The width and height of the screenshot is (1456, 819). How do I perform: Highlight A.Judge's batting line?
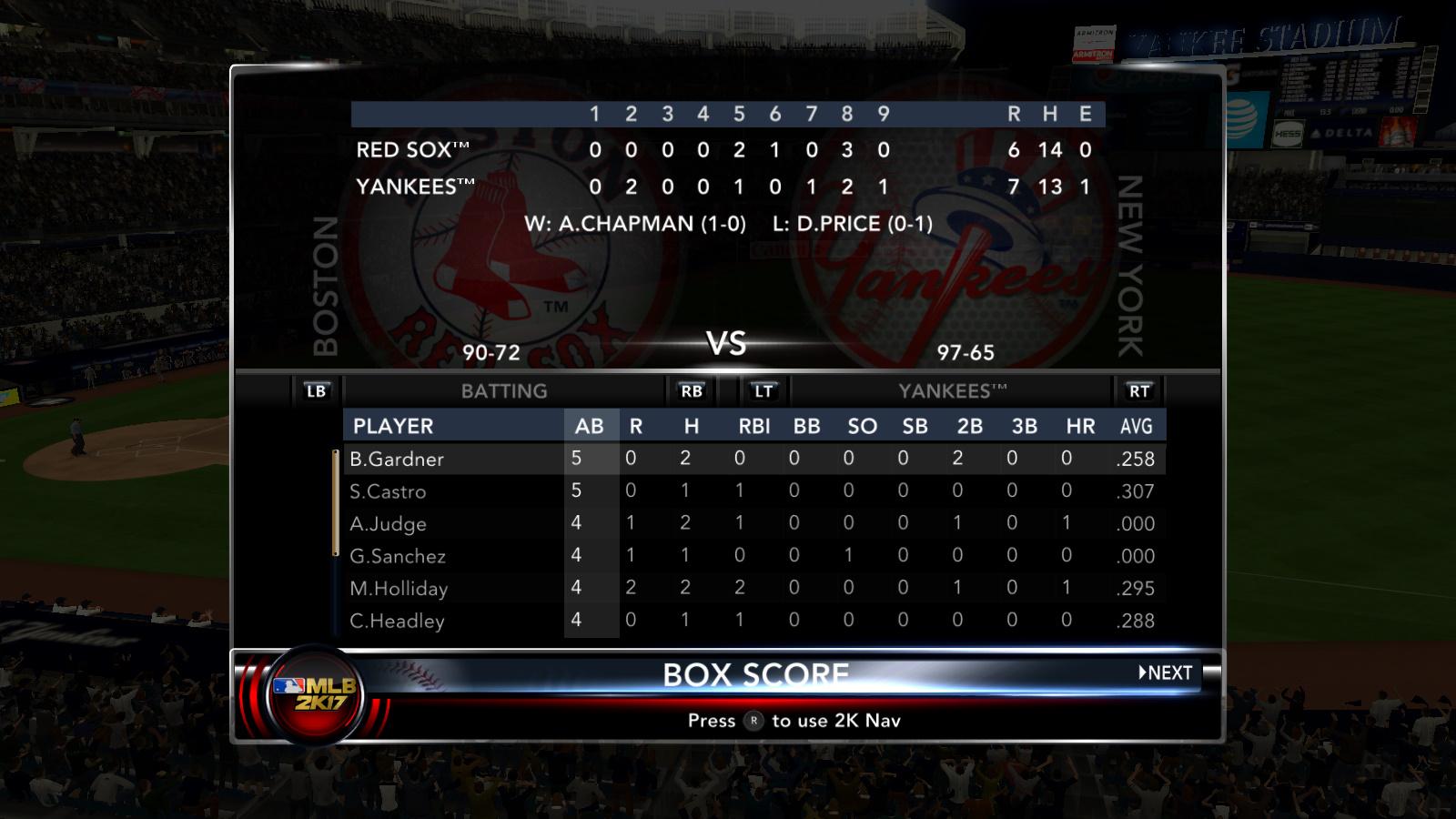[x=389, y=523]
